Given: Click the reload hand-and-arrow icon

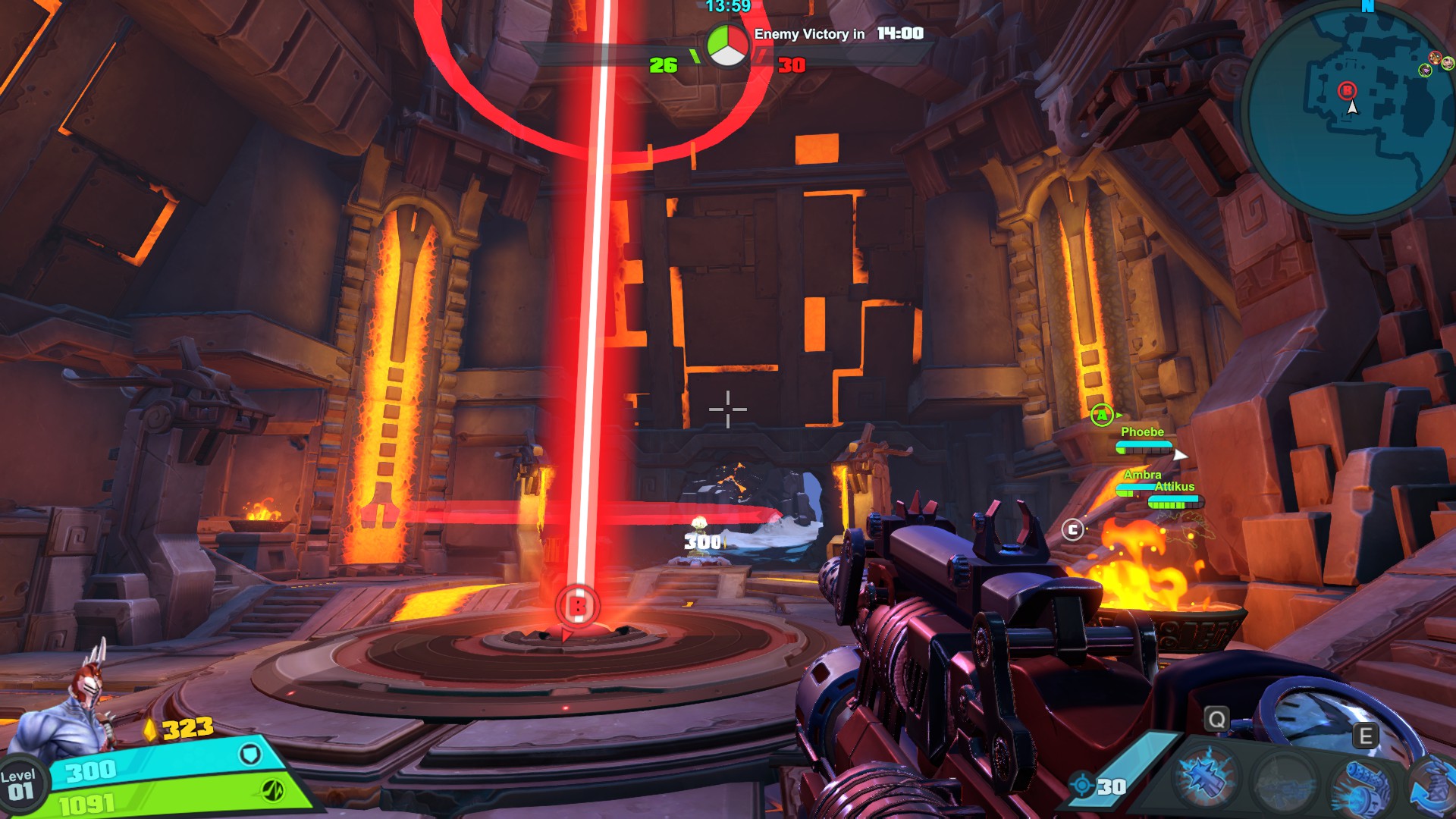Looking at the screenshot, I should click(1435, 789).
